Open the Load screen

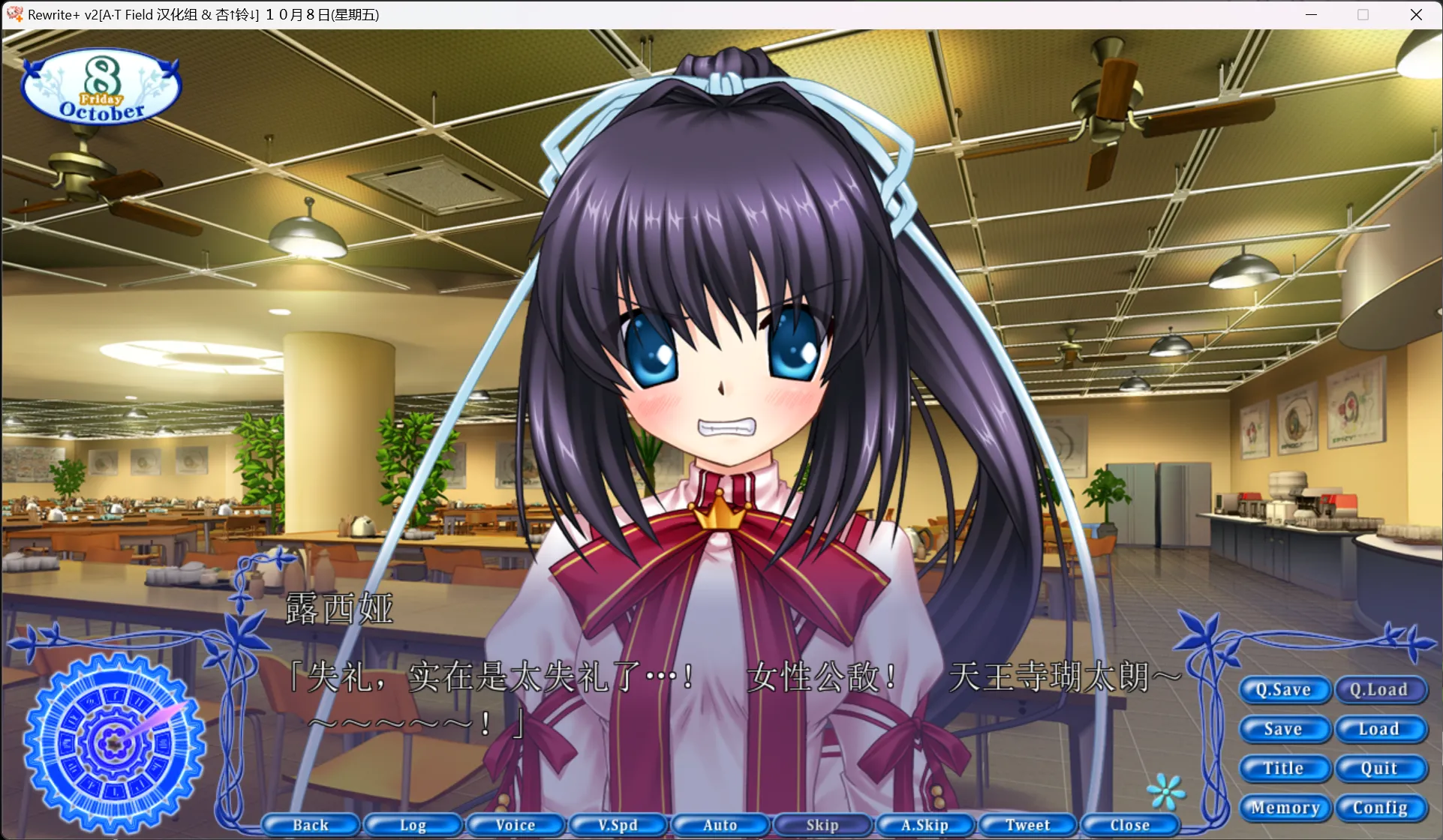pyautogui.click(x=1379, y=728)
